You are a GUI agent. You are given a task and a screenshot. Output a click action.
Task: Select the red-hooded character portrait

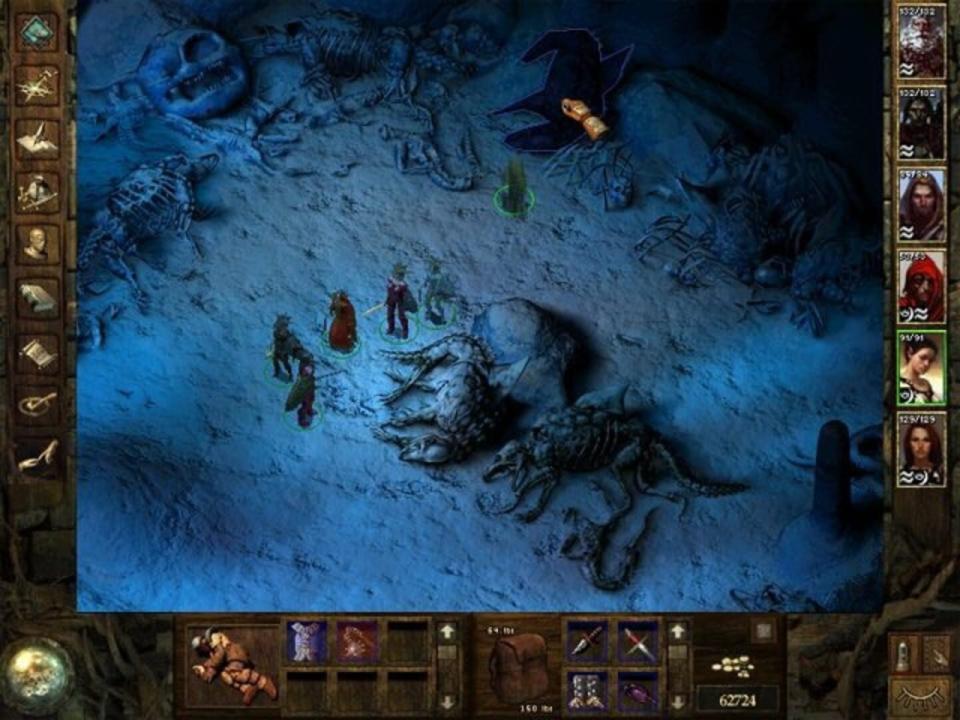tap(921, 287)
